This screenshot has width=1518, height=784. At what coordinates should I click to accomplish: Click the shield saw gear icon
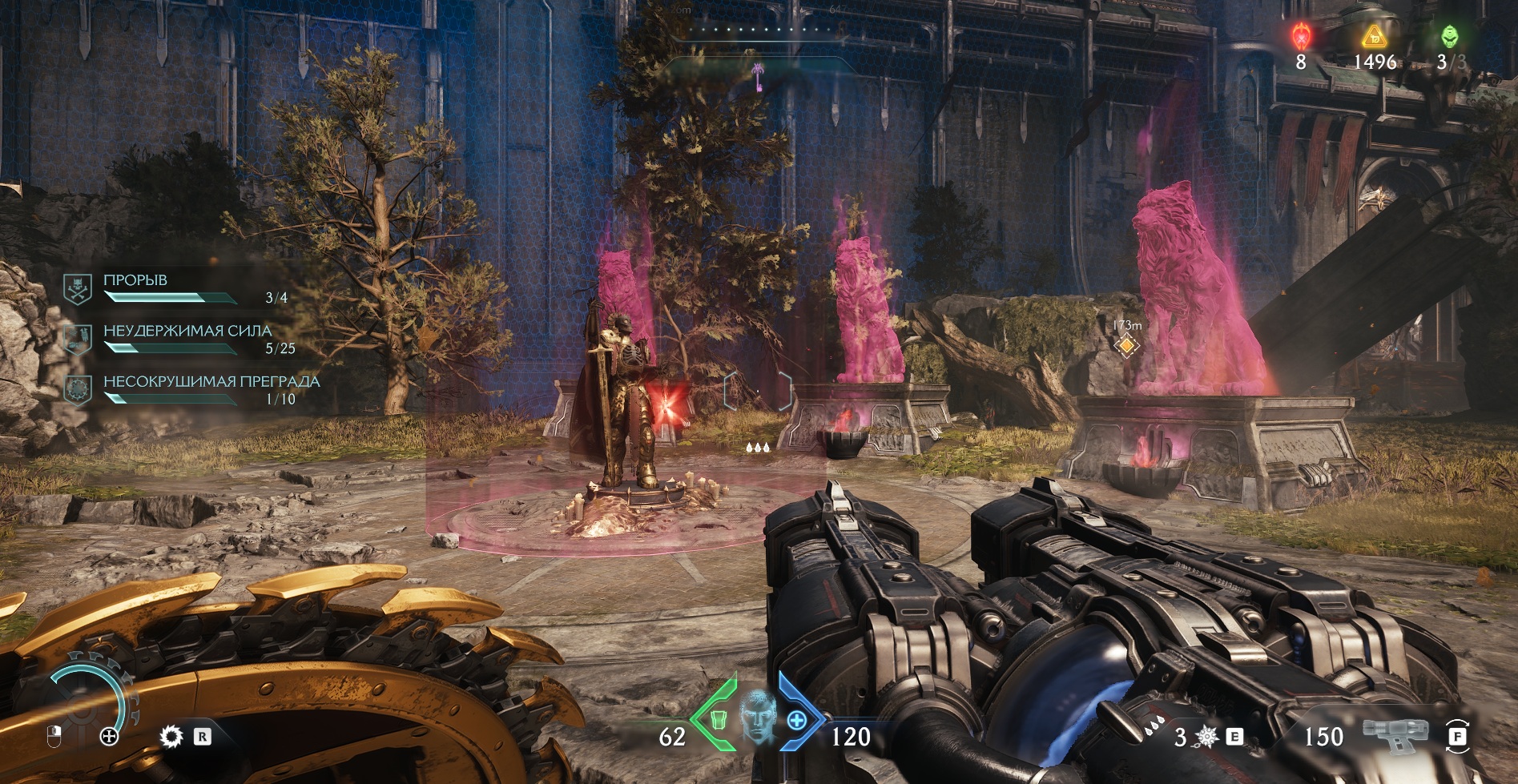point(171,737)
